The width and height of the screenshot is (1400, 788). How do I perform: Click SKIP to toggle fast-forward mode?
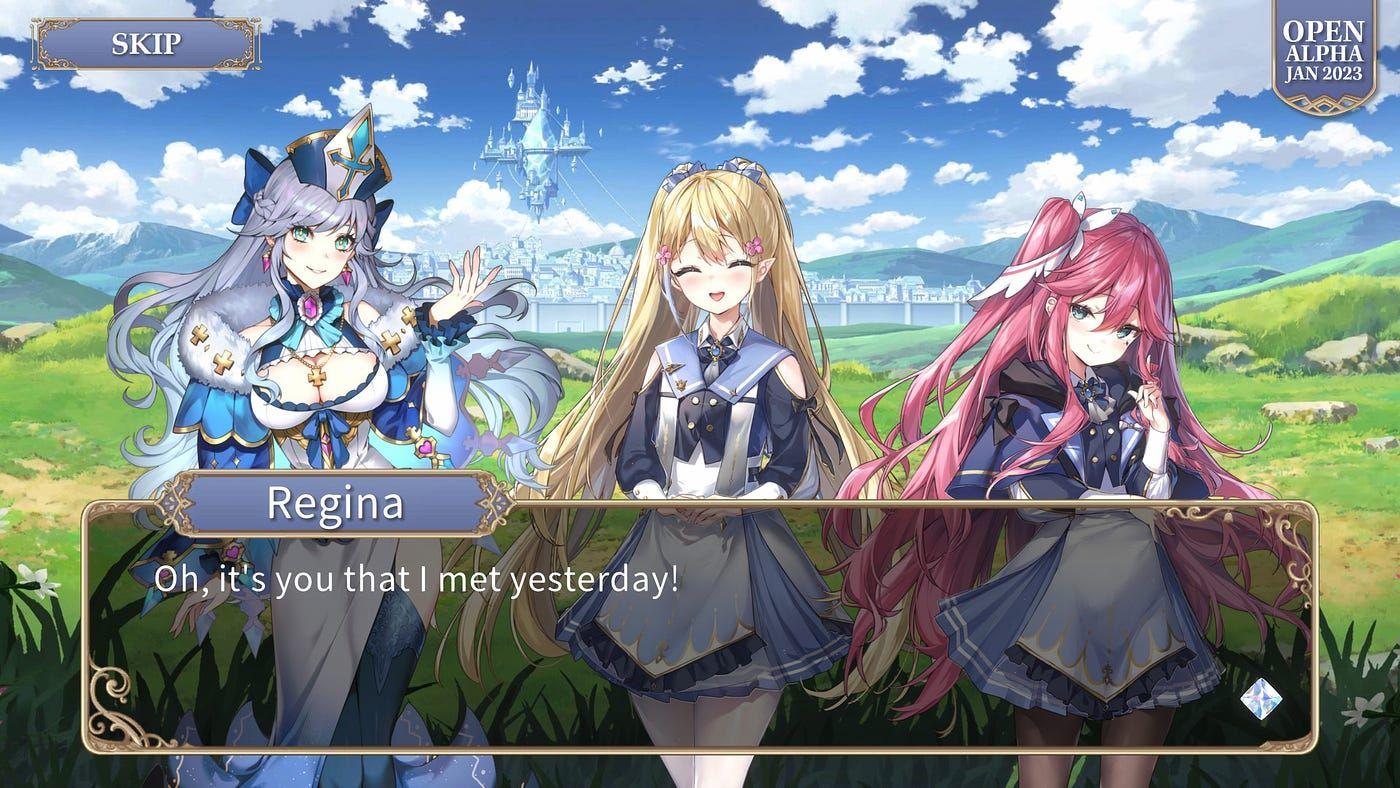click(x=146, y=44)
